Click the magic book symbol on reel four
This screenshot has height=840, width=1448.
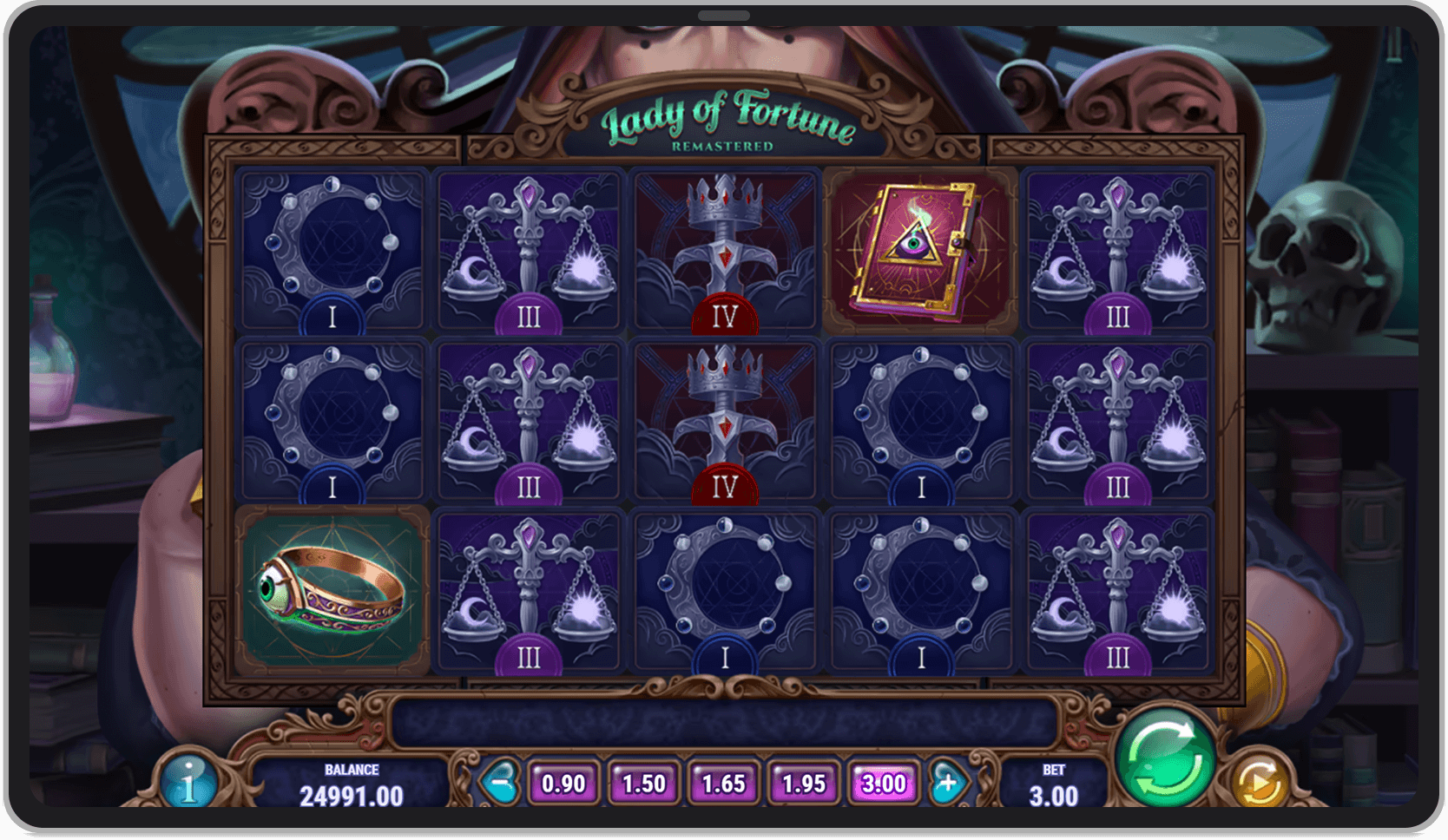[922, 250]
